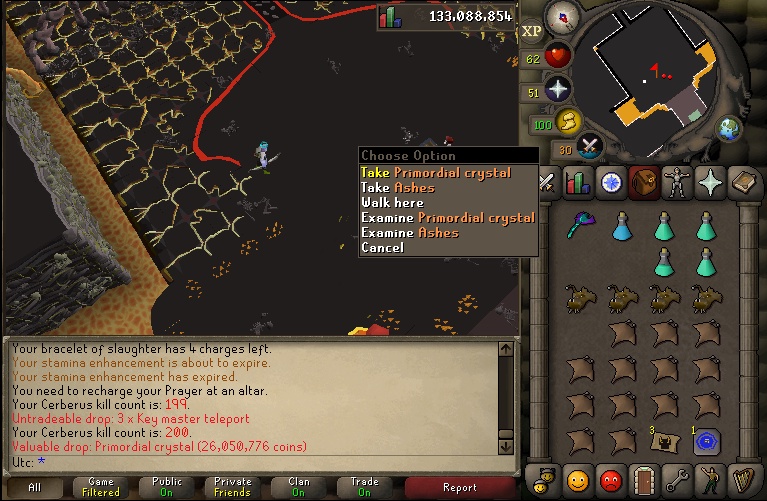Open the Skills stats tab
Image resolution: width=767 pixels, height=501 pixels.
tap(579, 183)
